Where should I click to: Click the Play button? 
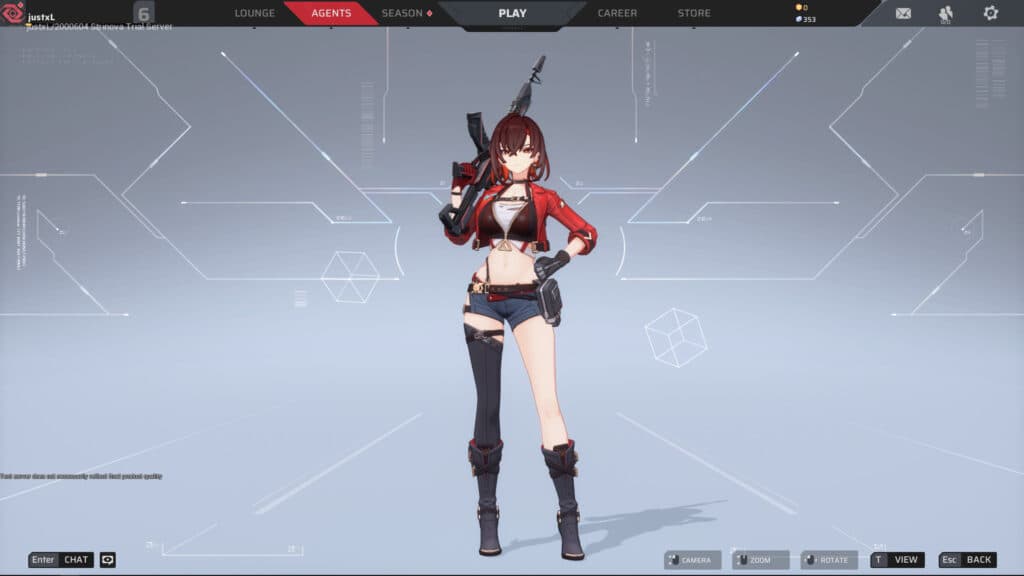pos(512,13)
